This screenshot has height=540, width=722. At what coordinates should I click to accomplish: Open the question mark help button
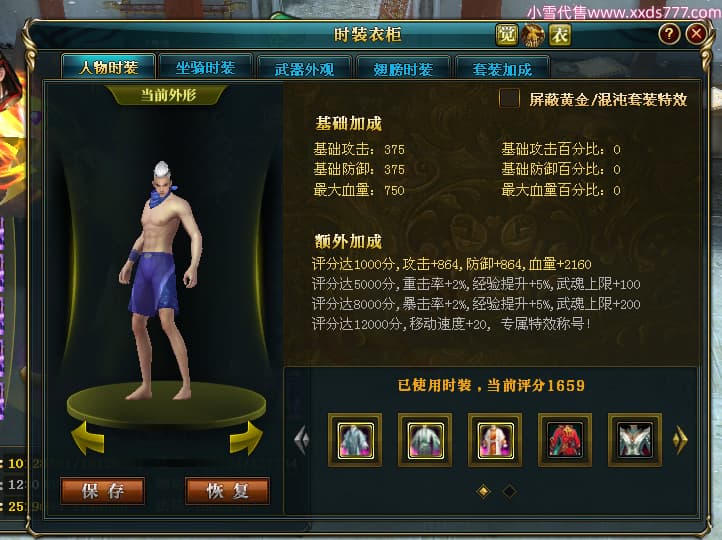(x=669, y=34)
